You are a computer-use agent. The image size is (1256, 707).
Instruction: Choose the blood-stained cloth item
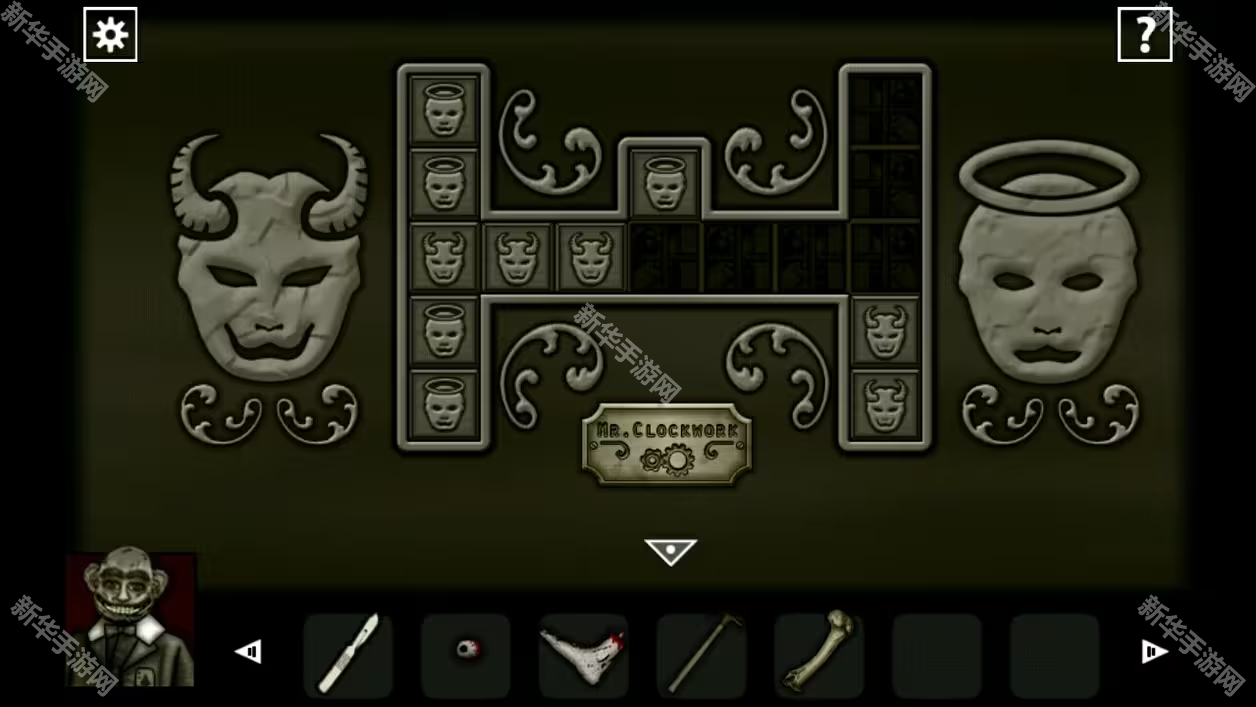click(583, 654)
